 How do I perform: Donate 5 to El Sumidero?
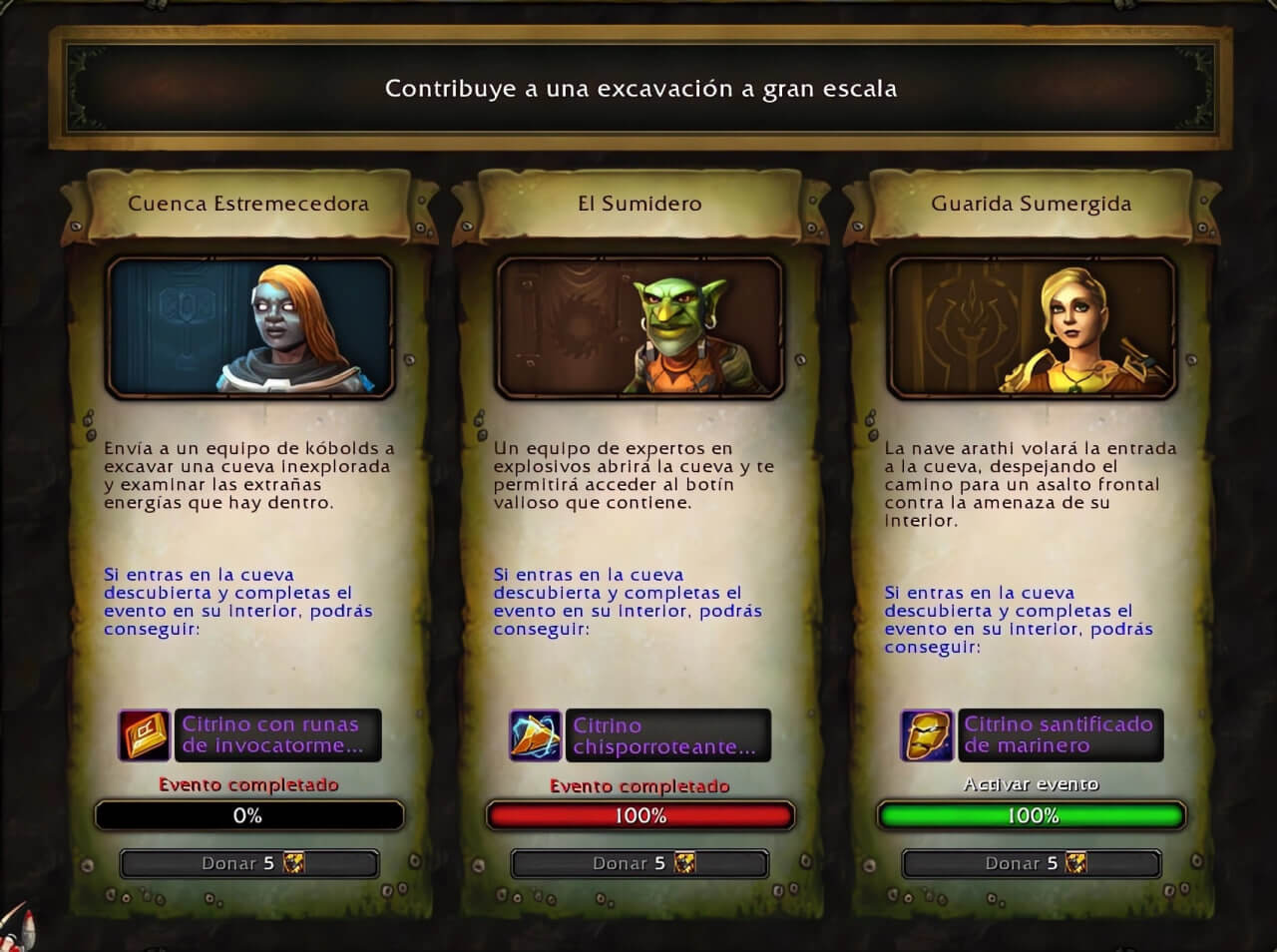639,863
